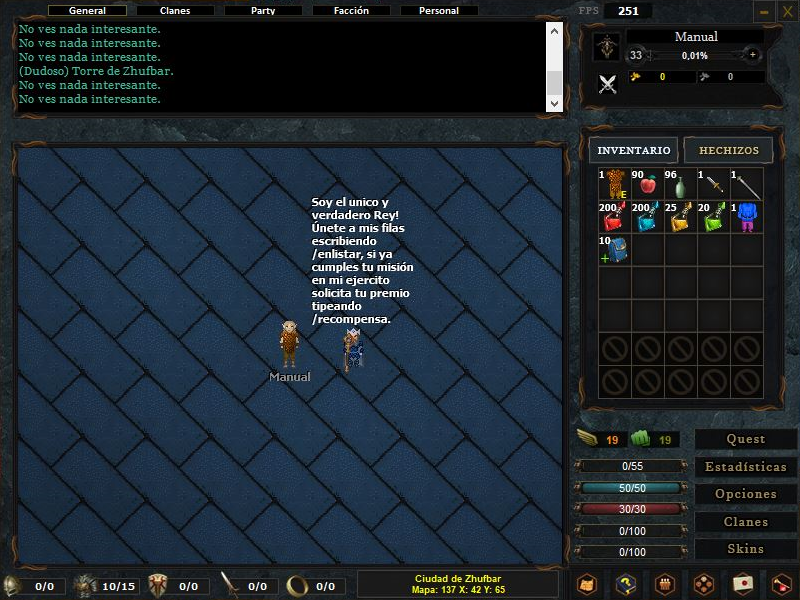Select the yellow potion slot

(x=680, y=218)
